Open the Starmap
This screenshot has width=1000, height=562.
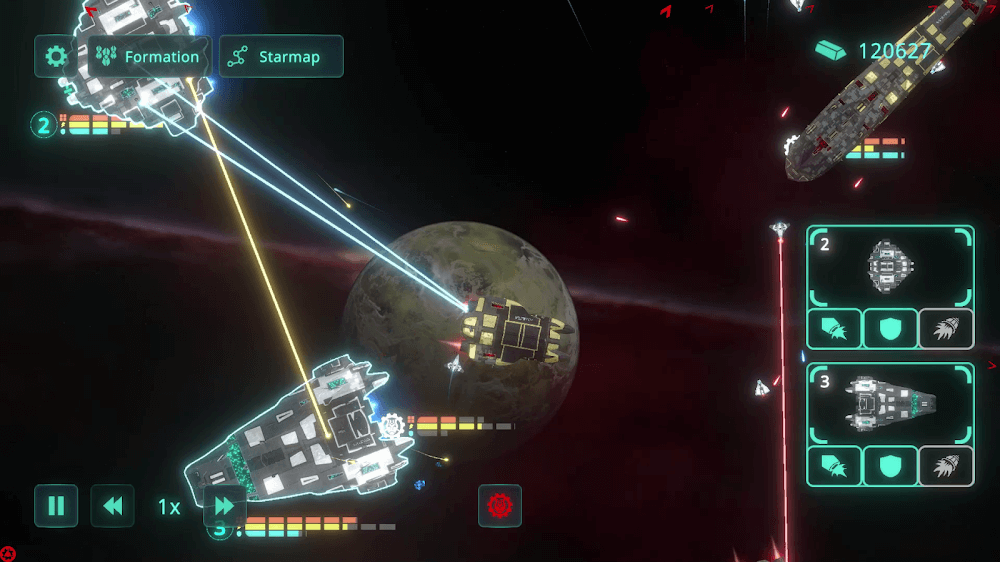click(281, 57)
